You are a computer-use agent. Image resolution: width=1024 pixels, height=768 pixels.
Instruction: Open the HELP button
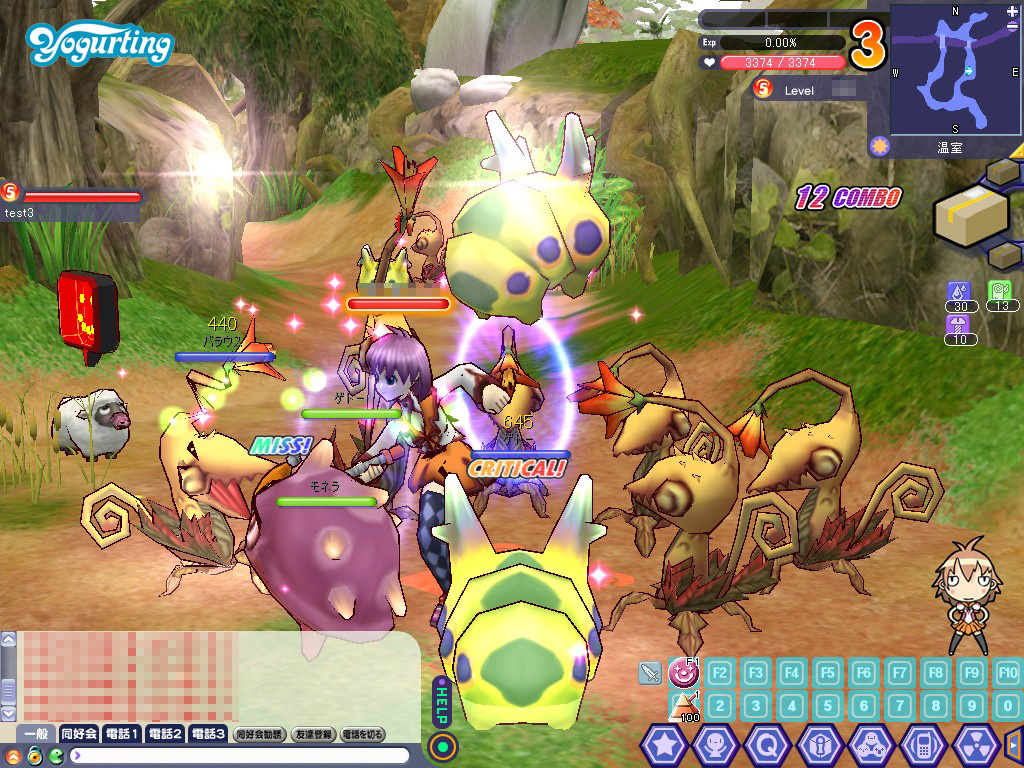441,705
